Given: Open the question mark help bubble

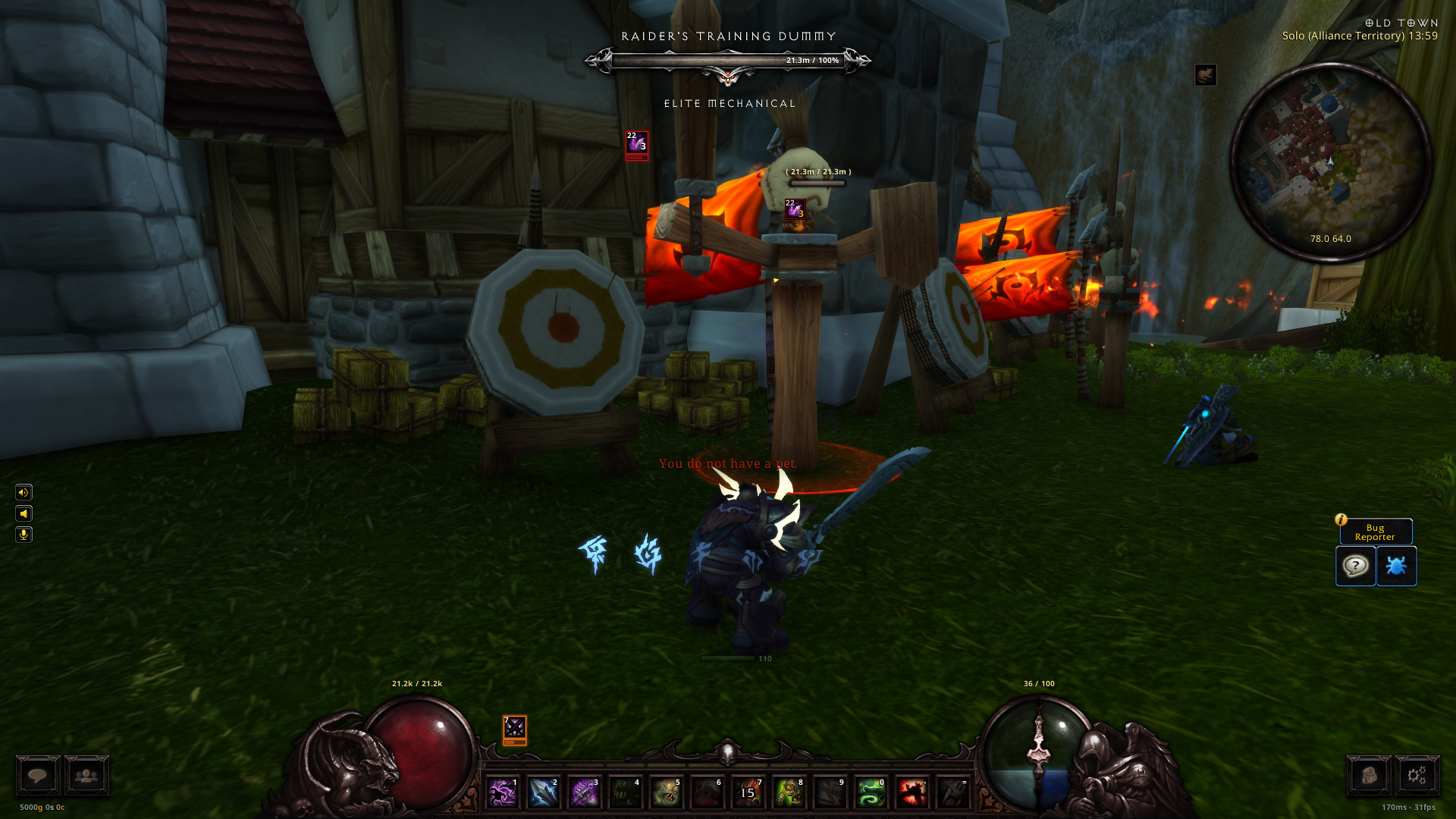Looking at the screenshot, I should [x=1355, y=566].
